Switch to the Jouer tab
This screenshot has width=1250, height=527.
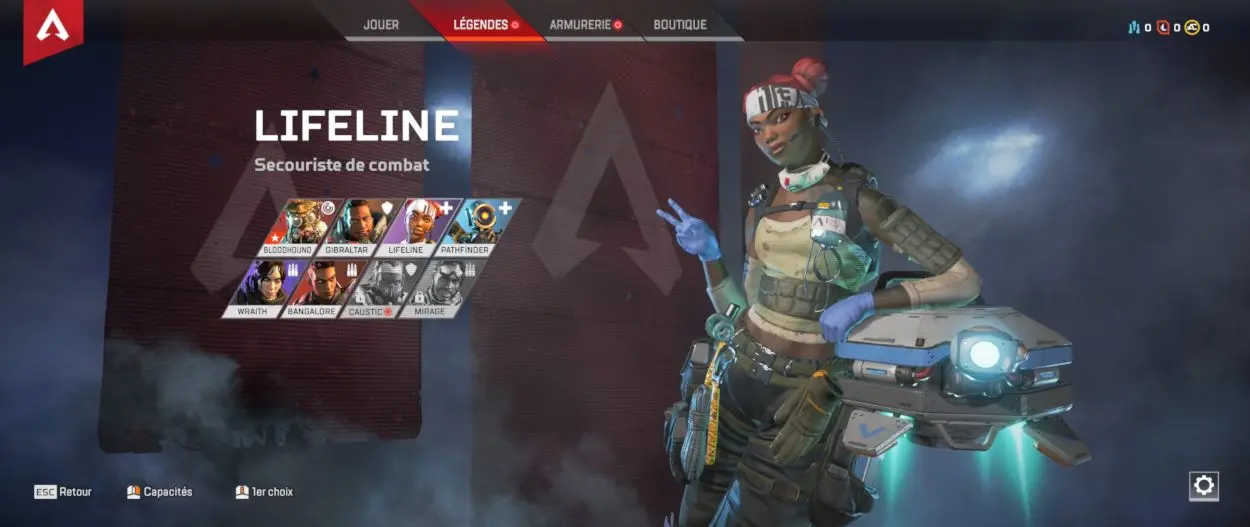tap(381, 25)
